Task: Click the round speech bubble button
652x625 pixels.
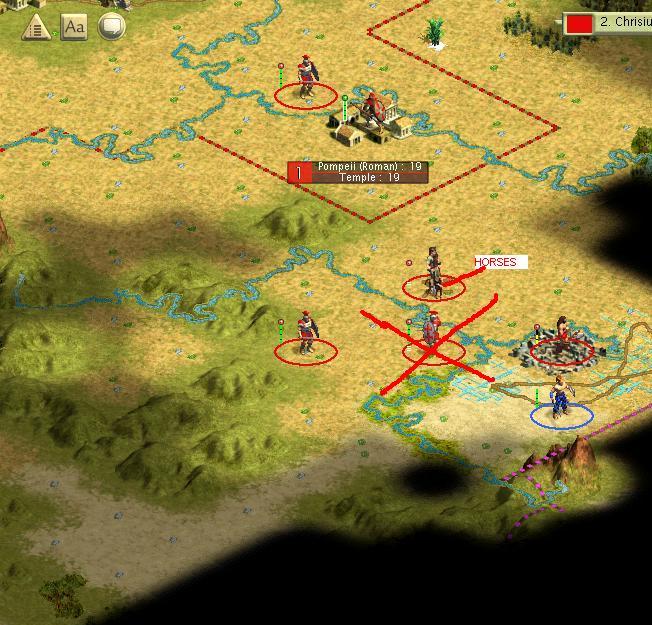Action: click(111, 27)
